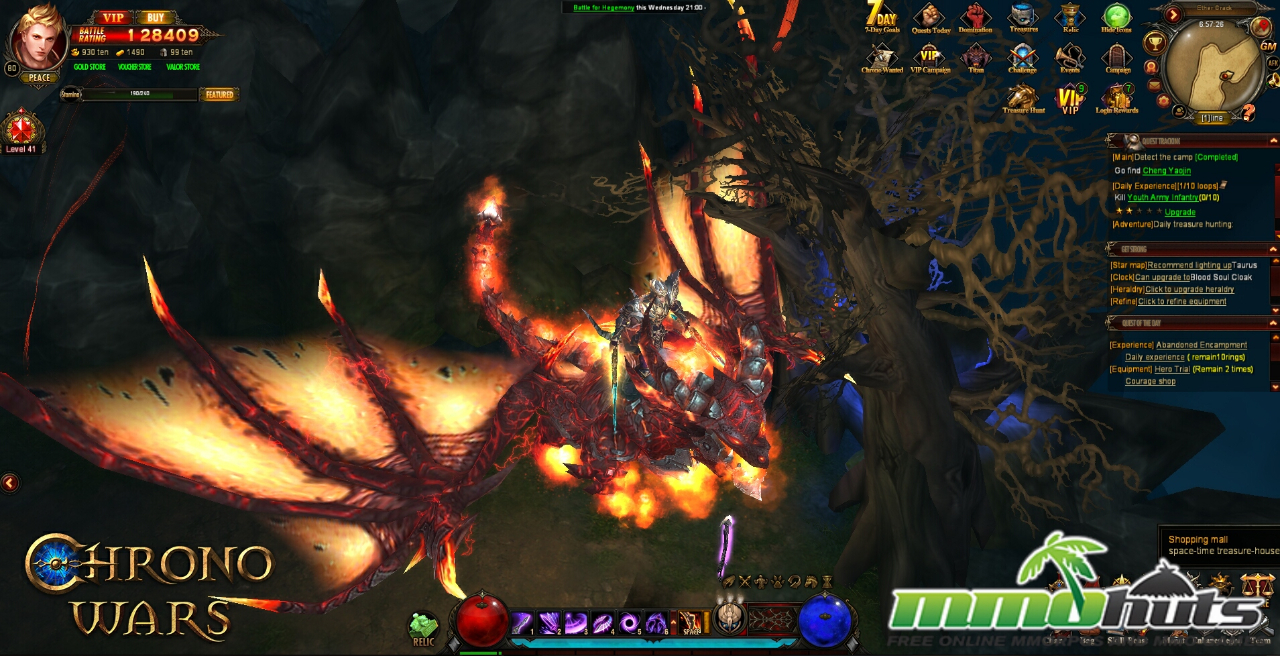The height and width of the screenshot is (656, 1280).
Task: Open the GM button beside minimap
Action: coord(1268,47)
